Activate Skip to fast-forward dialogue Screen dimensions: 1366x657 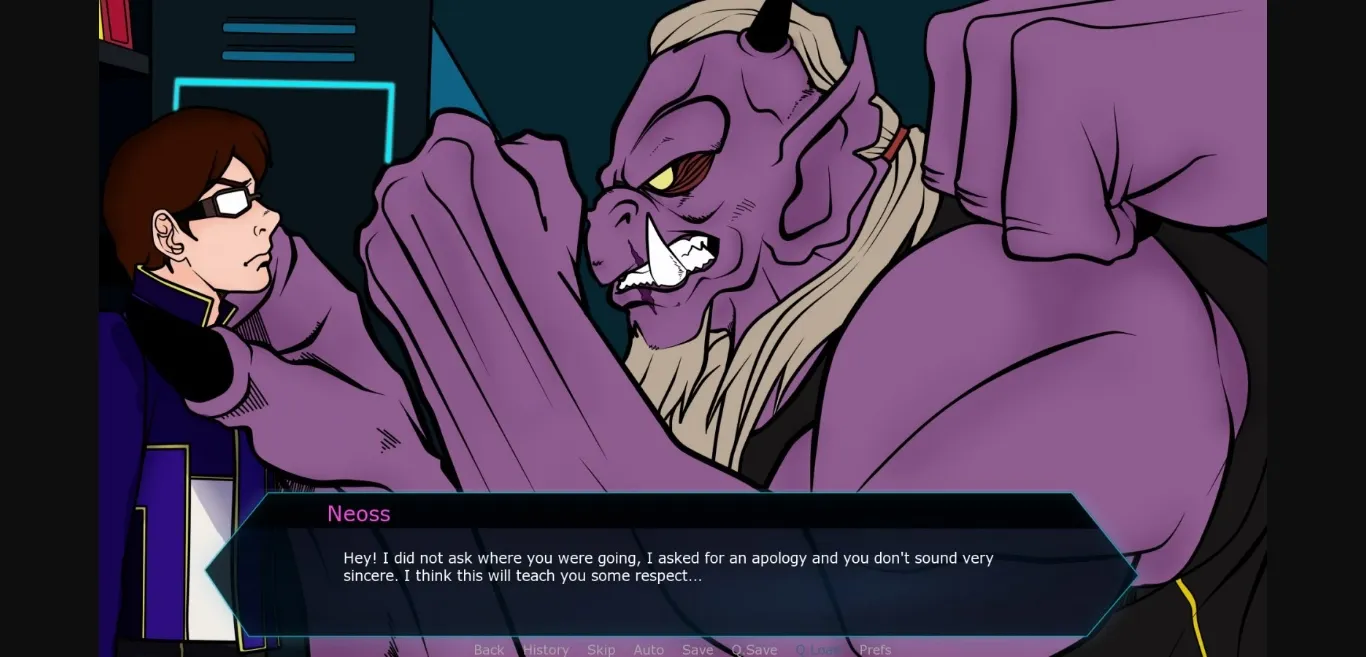click(x=601, y=650)
